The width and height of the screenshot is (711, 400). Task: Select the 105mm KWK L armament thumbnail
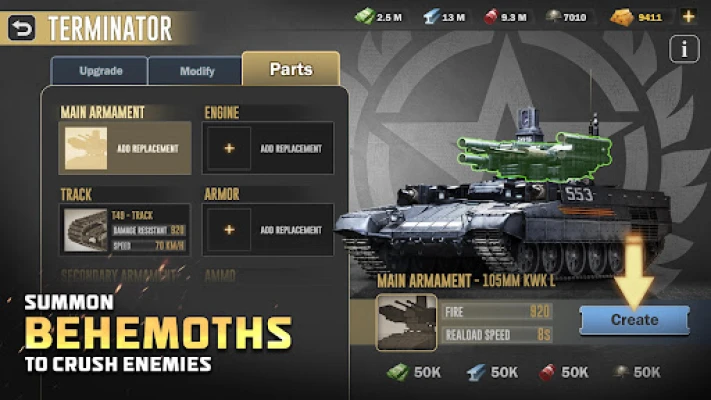pyautogui.click(x=406, y=322)
